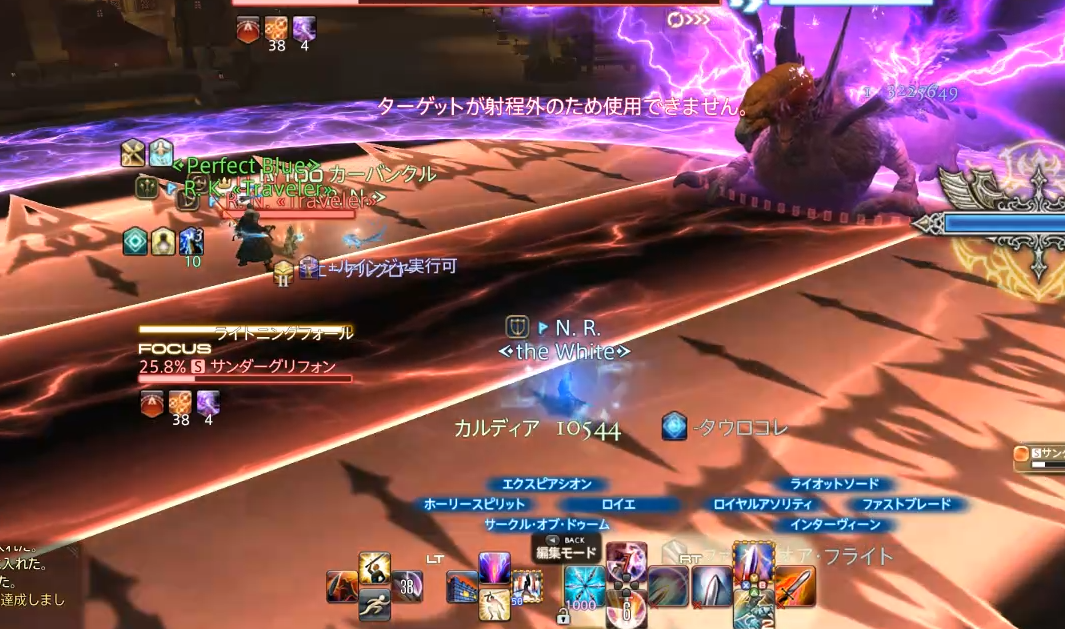1065x629 pixels.
Task: Activate the purple light beam ability
Action: (x=494, y=568)
